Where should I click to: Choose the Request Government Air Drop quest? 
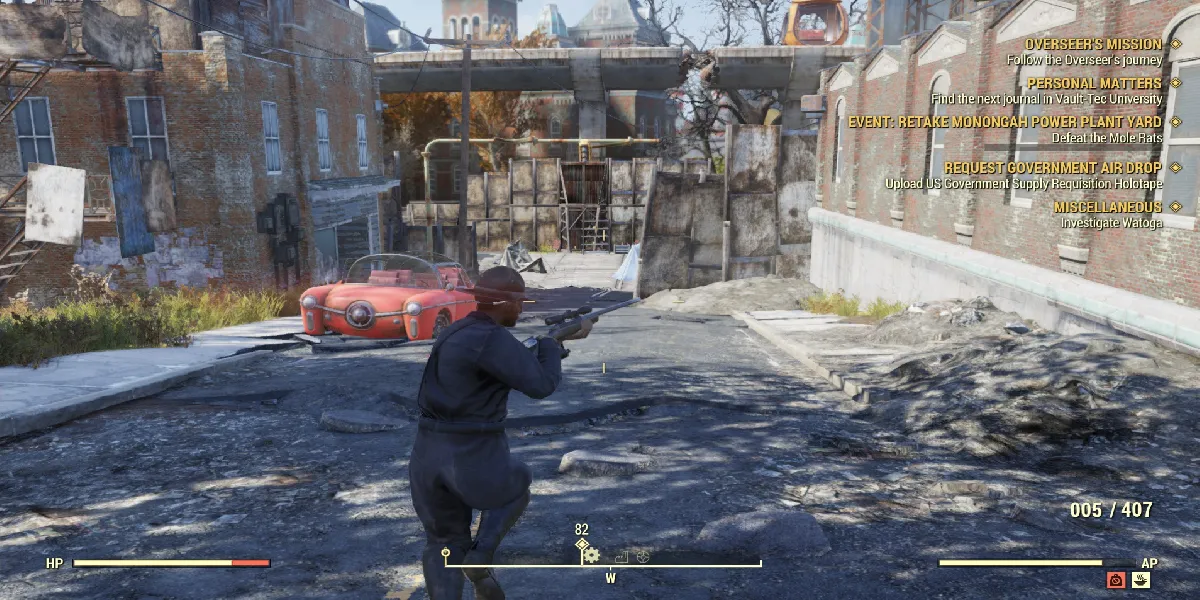pyautogui.click(x=1052, y=168)
